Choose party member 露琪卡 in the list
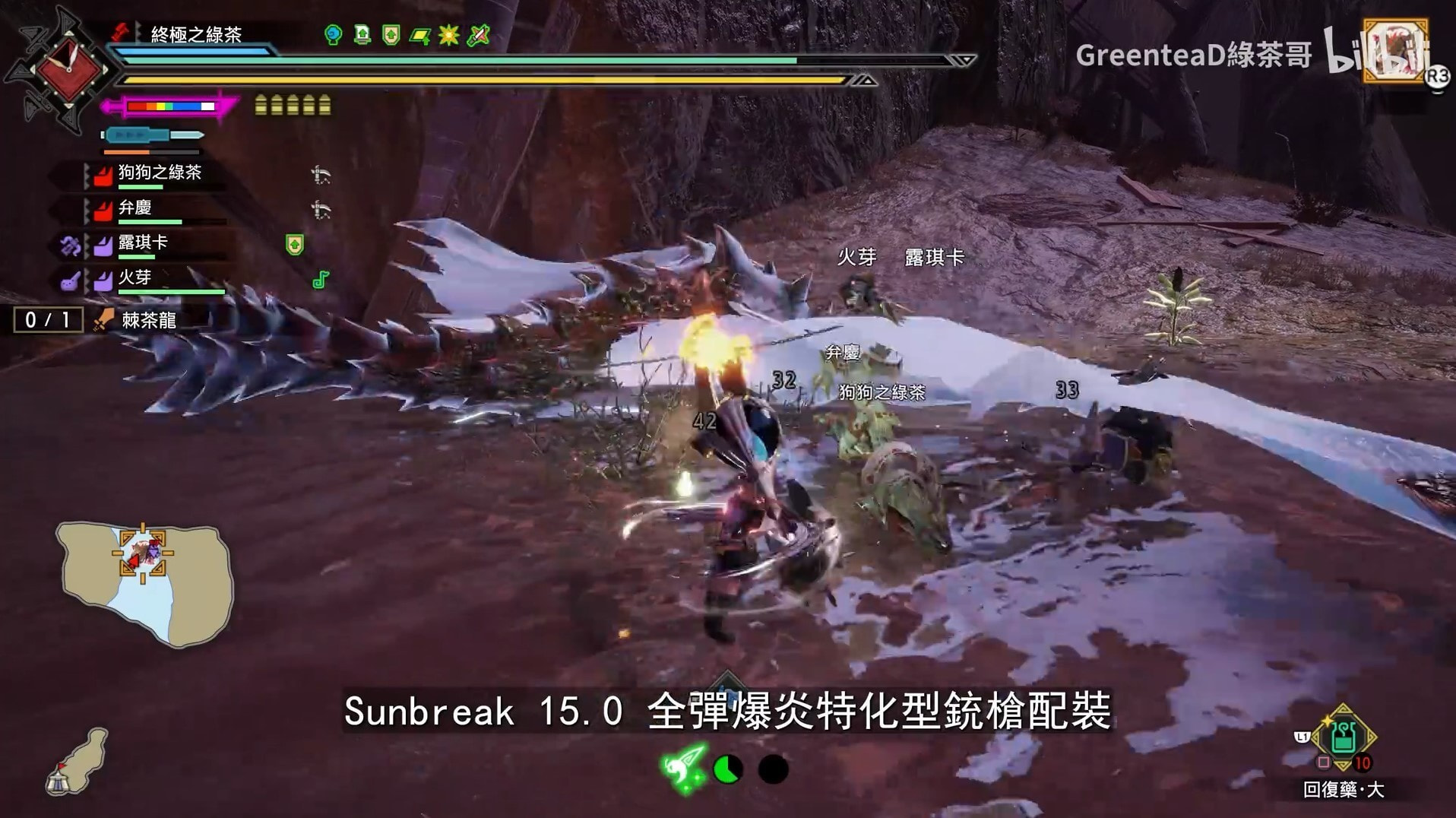The height and width of the screenshot is (818, 1456). [x=142, y=243]
